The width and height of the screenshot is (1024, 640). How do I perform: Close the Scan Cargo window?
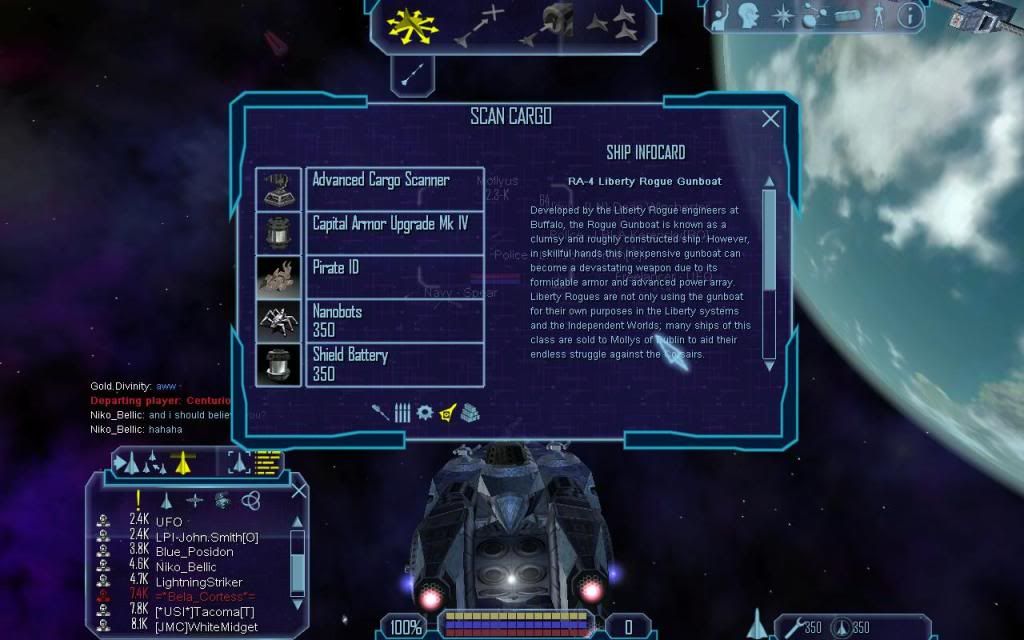[x=771, y=119]
